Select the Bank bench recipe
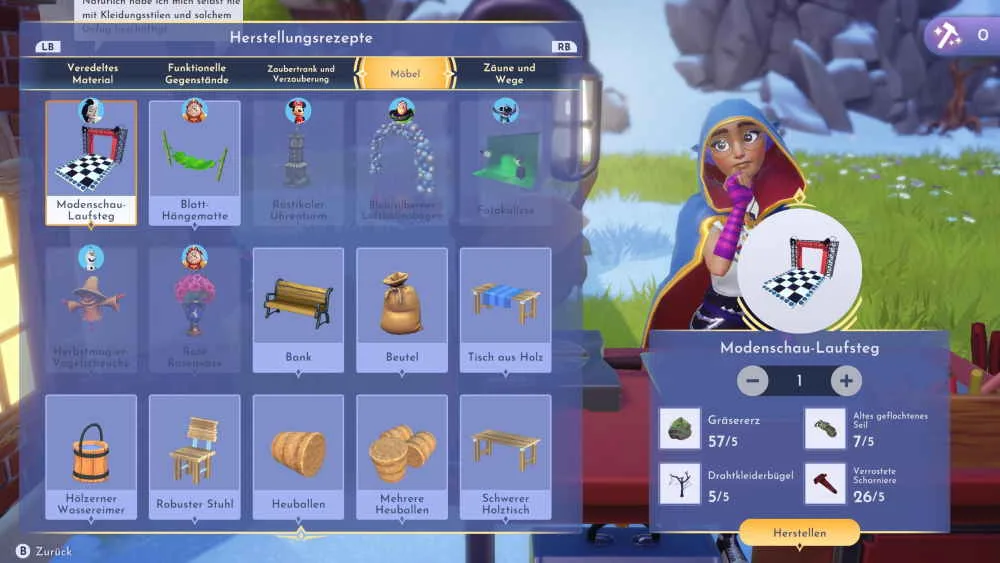Viewport: 1000px width, 563px height. 298,310
